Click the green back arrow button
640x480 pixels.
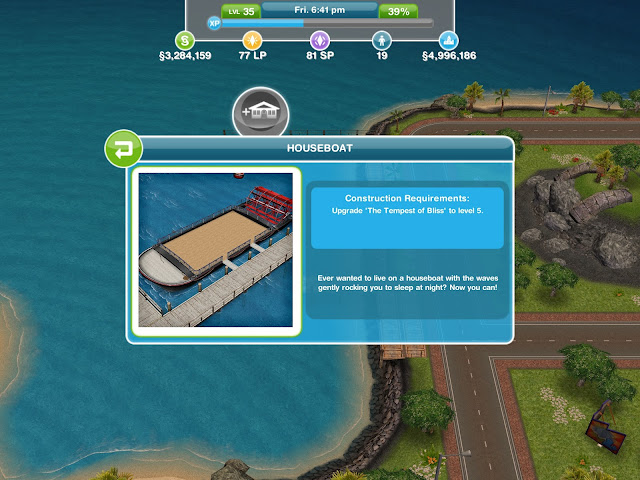(x=123, y=151)
